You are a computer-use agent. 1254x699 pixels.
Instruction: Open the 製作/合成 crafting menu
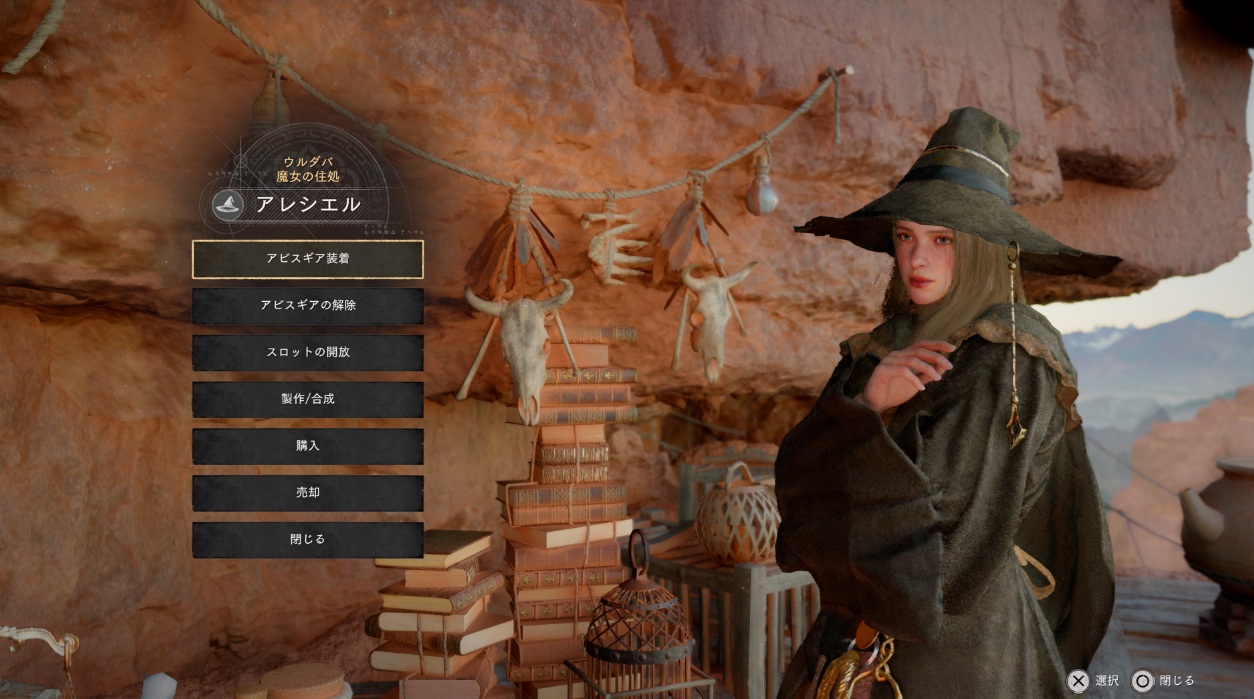click(x=307, y=399)
